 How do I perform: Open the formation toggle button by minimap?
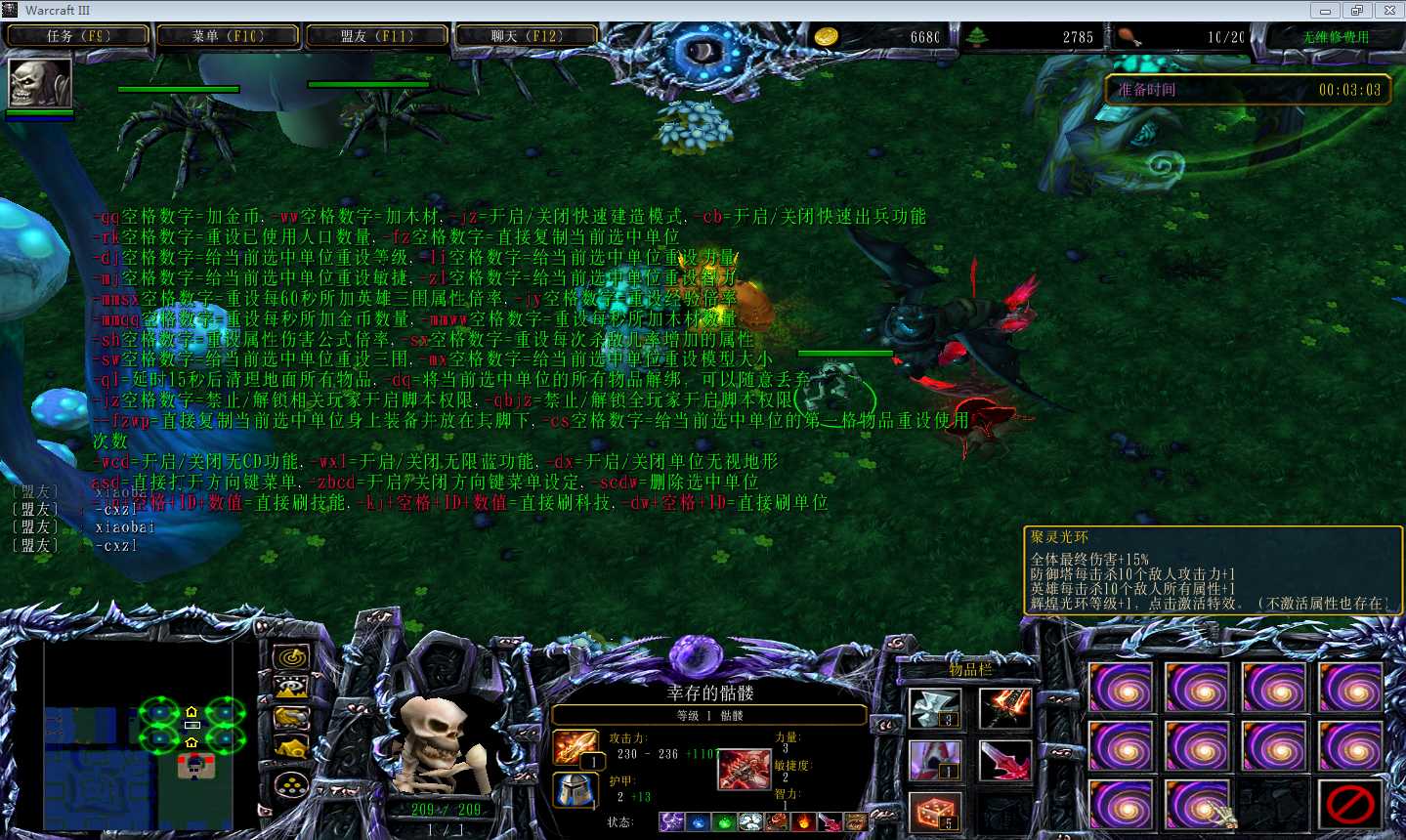(290, 783)
